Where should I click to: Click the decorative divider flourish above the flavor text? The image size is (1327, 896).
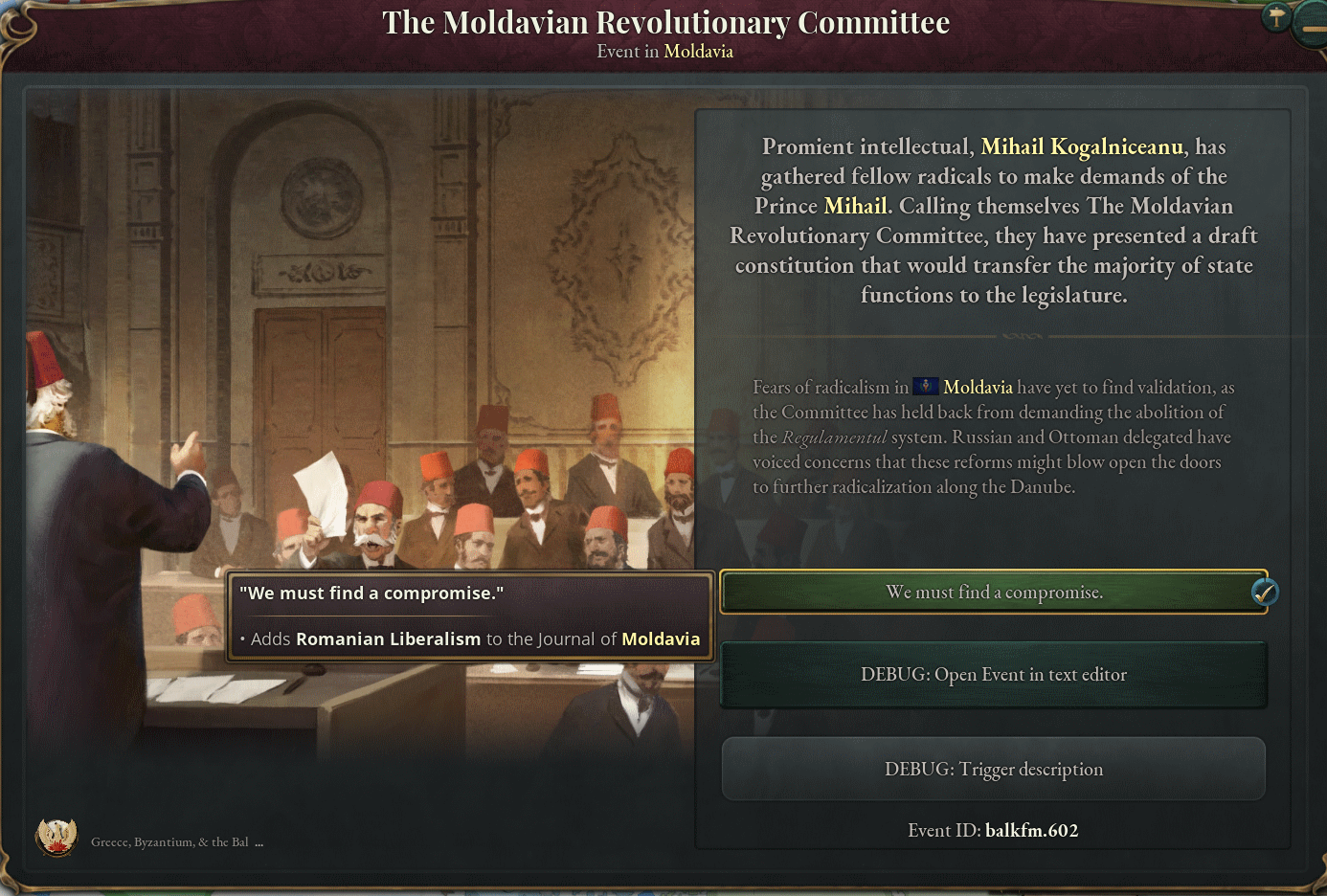coord(1021,336)
